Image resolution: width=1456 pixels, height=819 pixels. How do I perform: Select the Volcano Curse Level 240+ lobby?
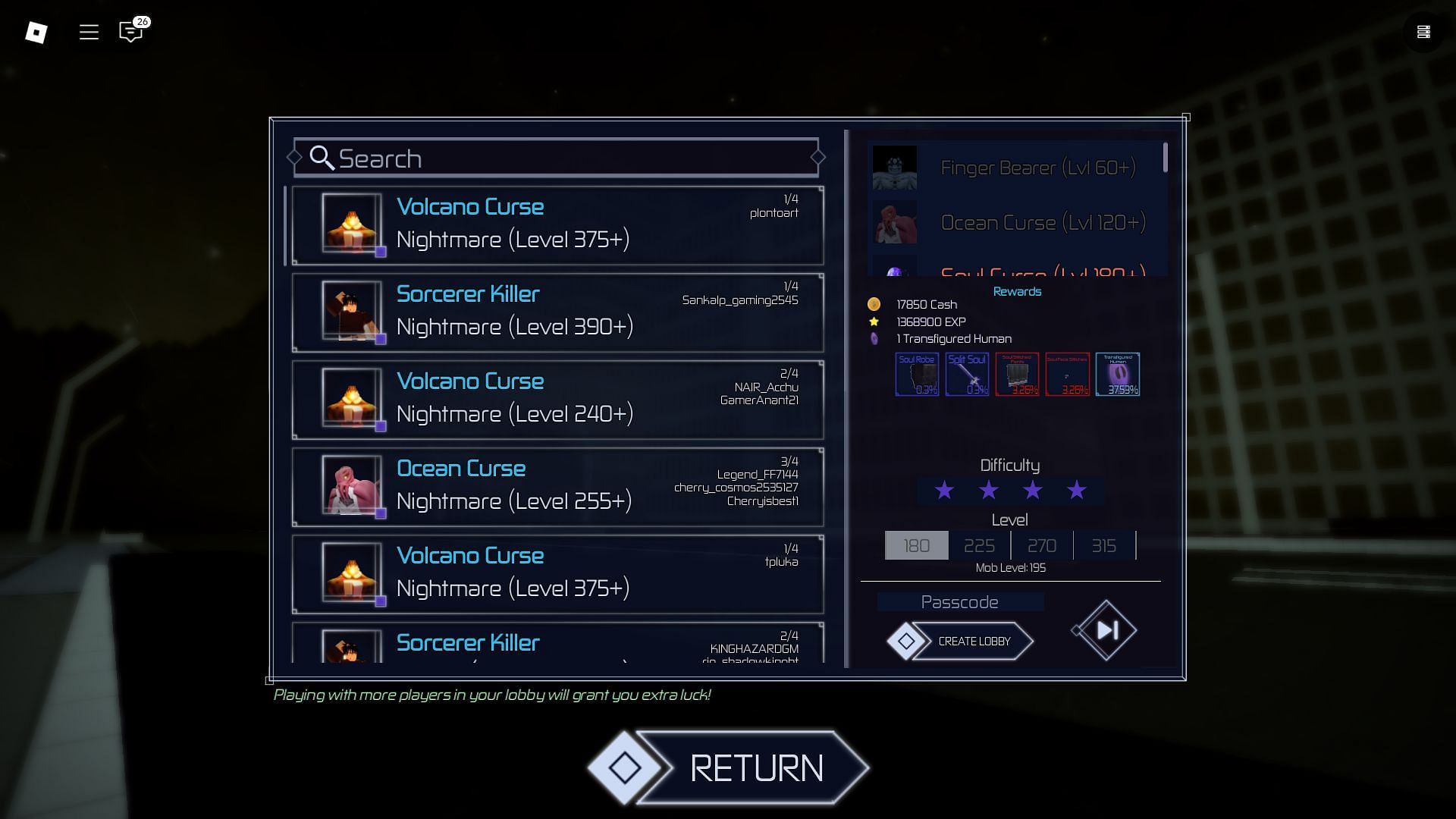coord(557,399)
